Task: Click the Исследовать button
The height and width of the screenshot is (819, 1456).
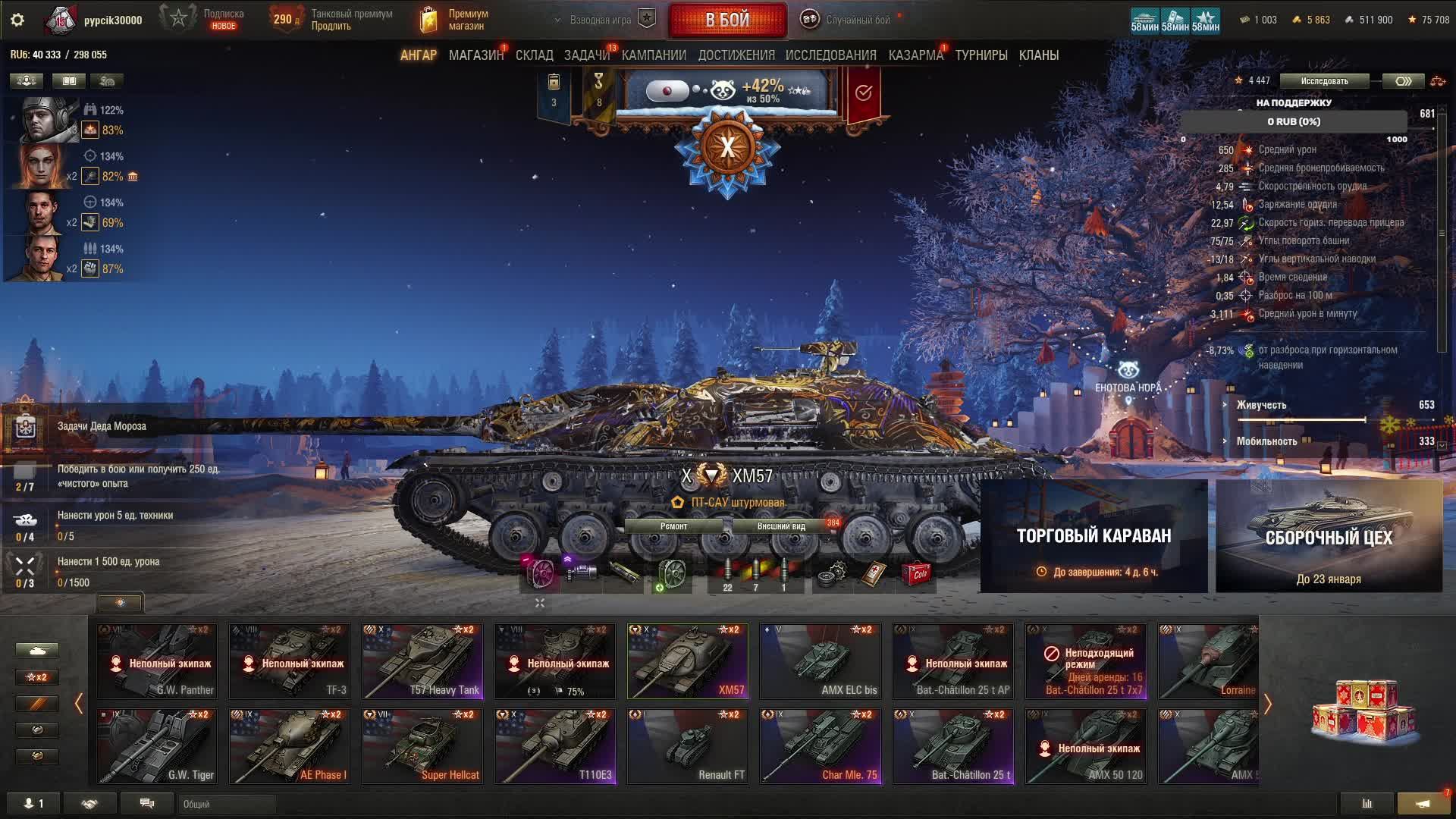Action: coord(1324,81)
